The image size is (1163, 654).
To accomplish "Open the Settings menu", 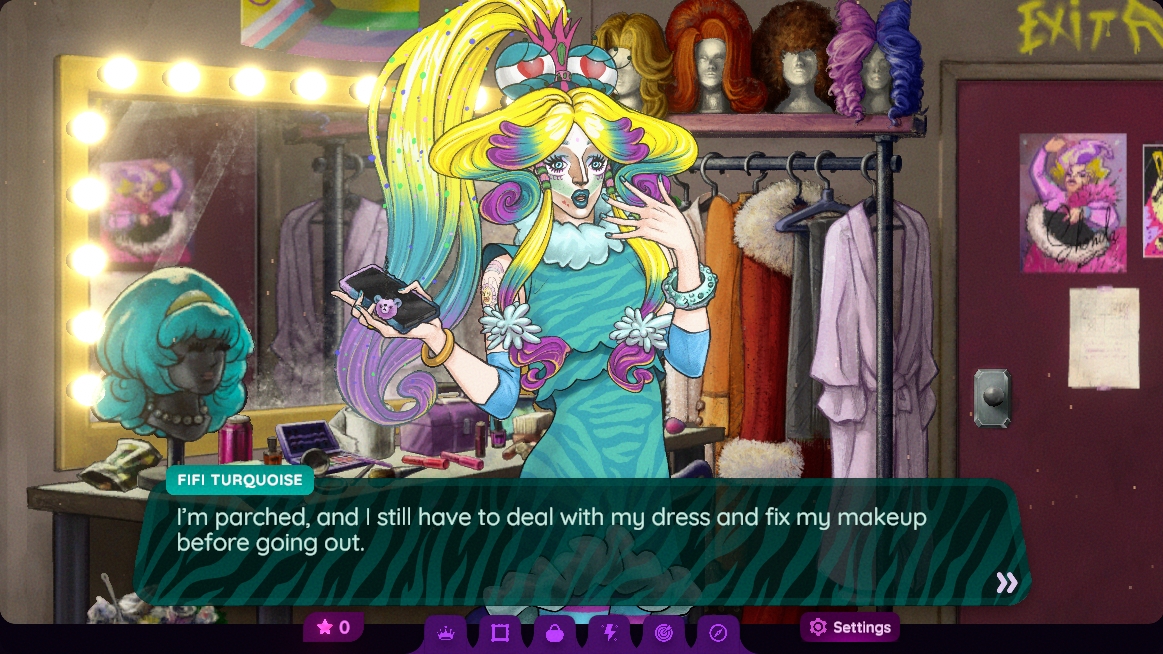I will pyautogui.click(x=850, y=628).
